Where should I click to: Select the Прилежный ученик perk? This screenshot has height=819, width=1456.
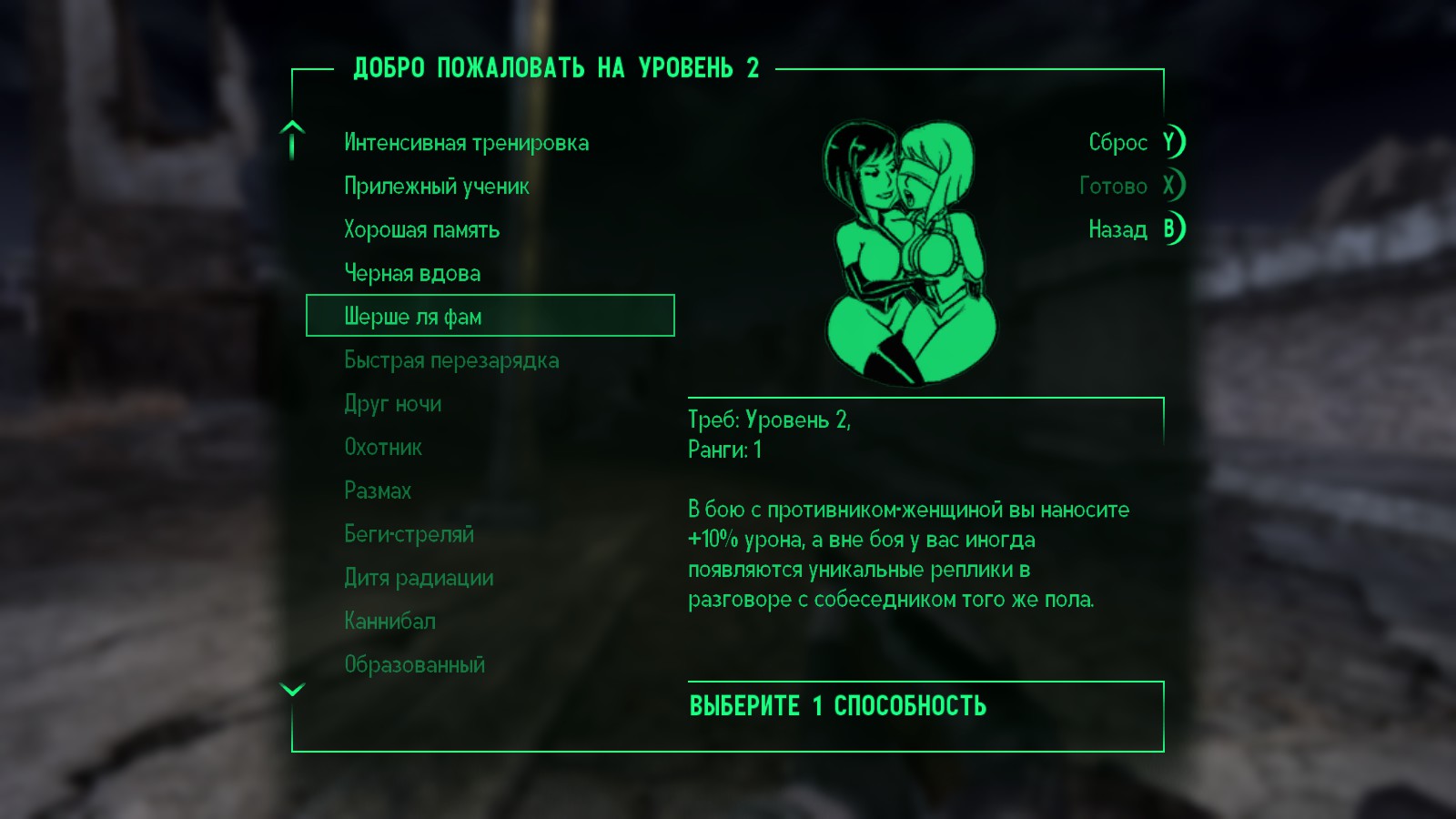(x=436, y=186)
